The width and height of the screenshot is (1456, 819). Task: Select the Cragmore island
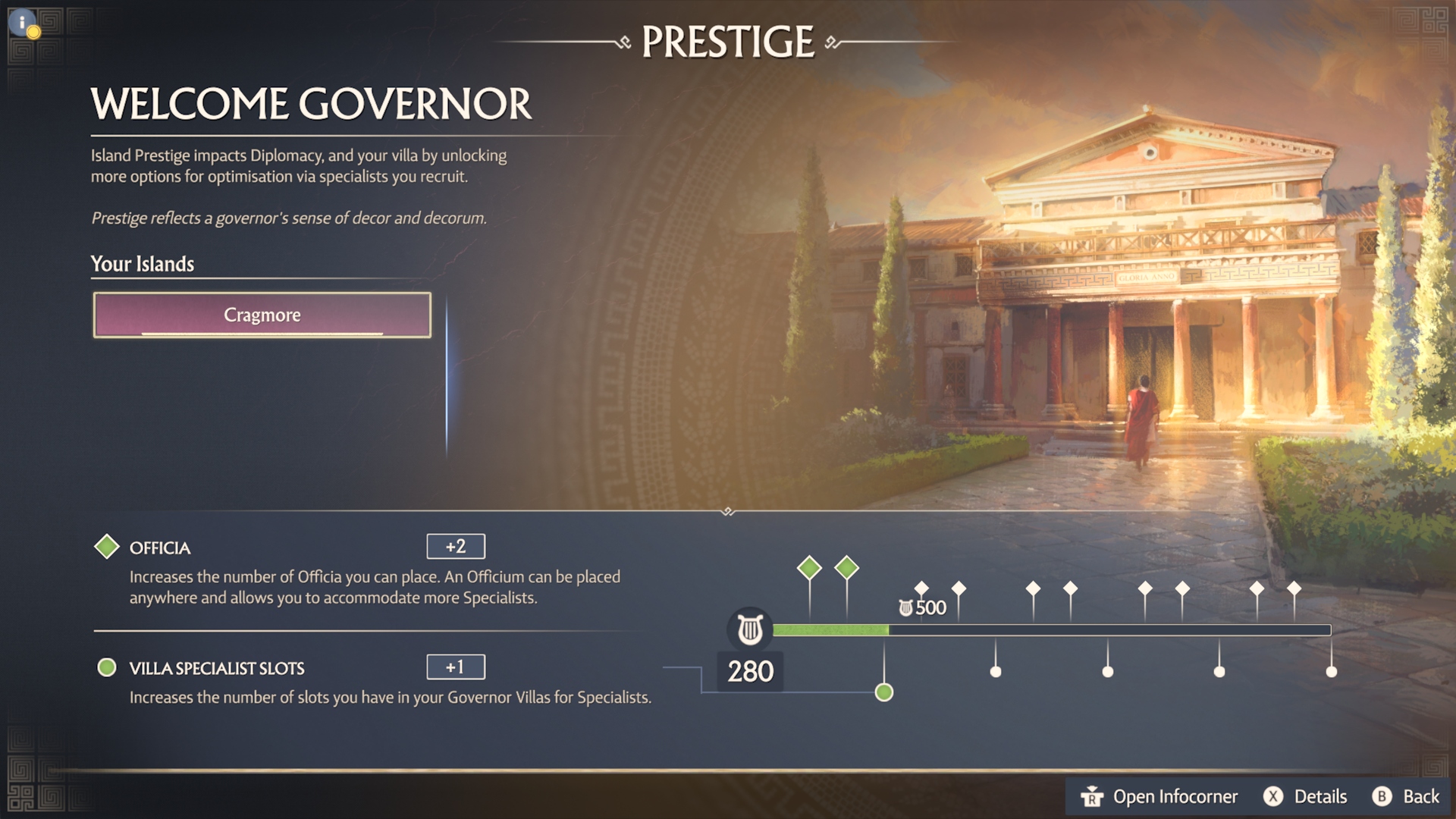(261, 315)
